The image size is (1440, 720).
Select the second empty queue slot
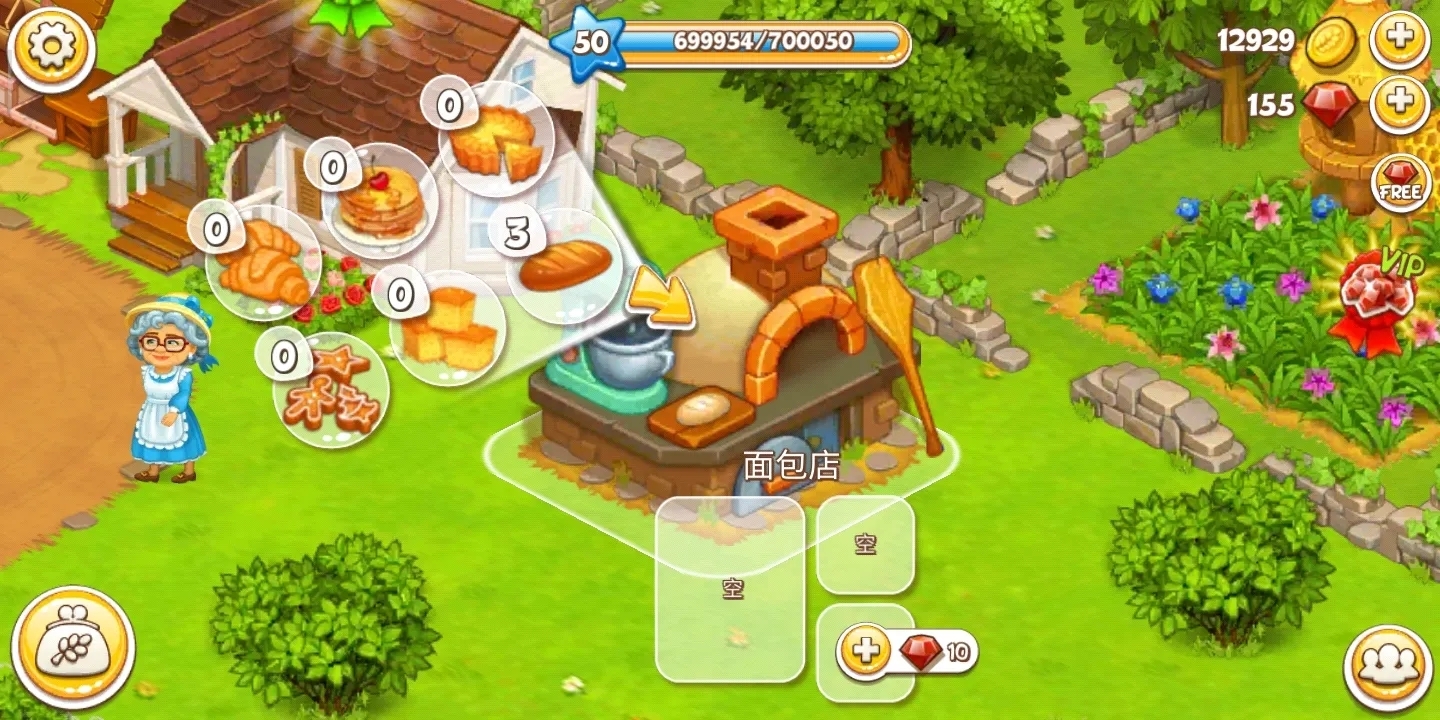(866, 546)
